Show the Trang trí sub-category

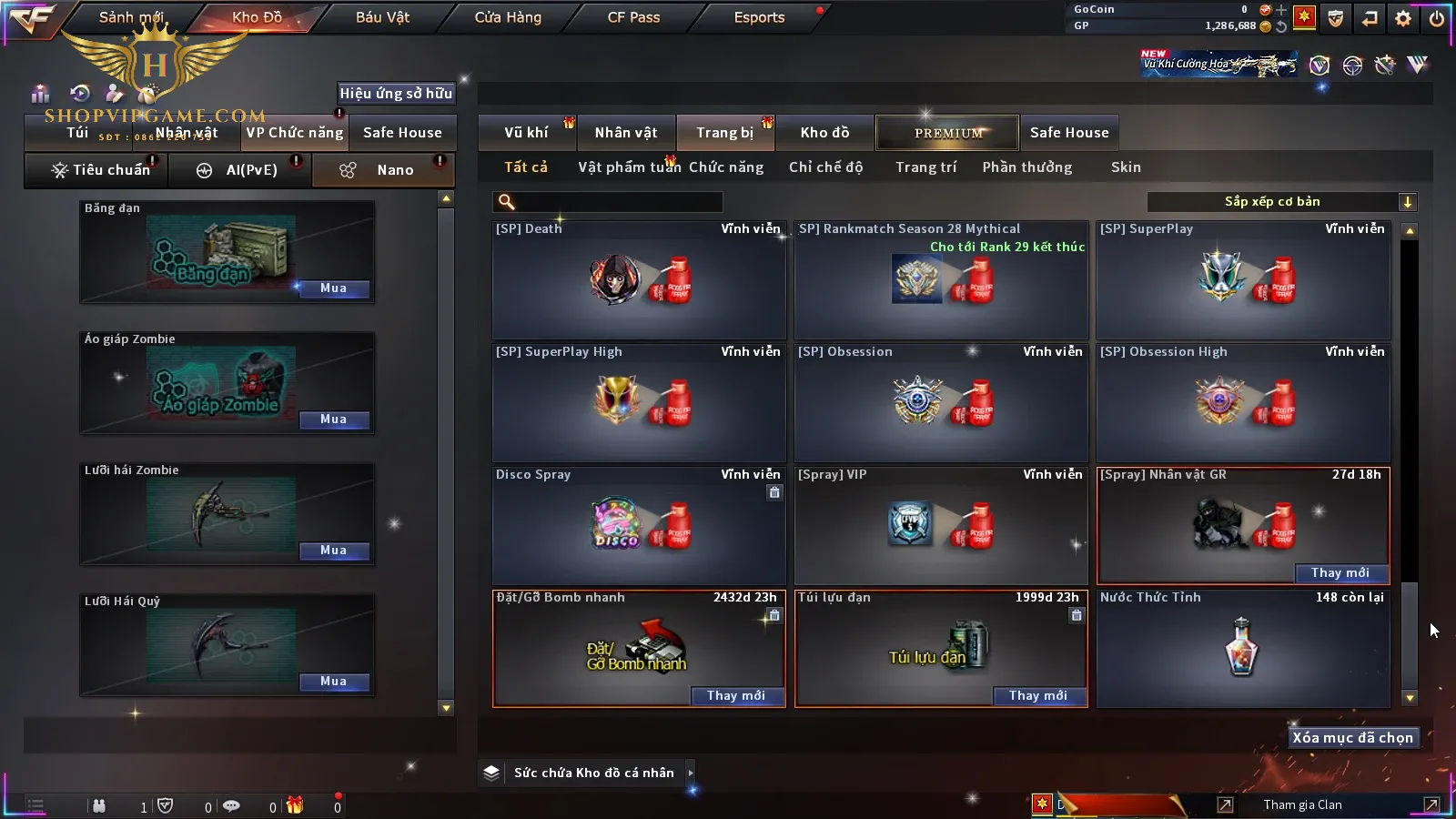pyautogui.click(x=925, y=167)
